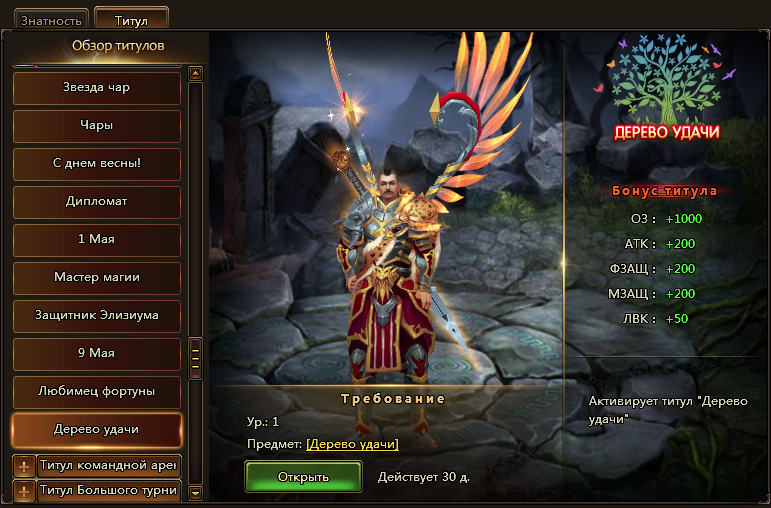Select the 9 Мая title
Screen dimensions: 771x508
click(x=97, y=354)
